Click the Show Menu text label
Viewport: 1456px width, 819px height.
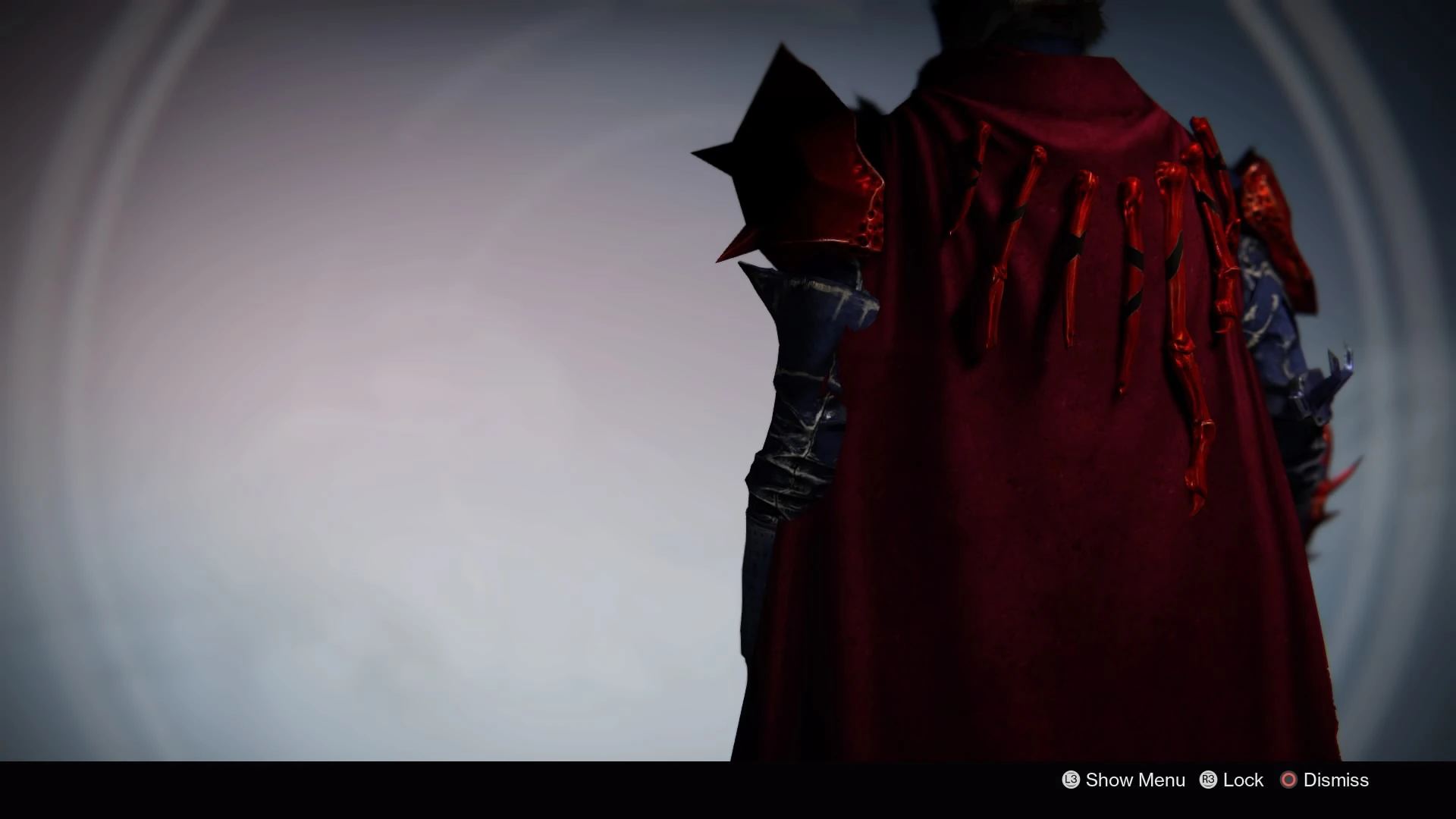coord(1134,780)
